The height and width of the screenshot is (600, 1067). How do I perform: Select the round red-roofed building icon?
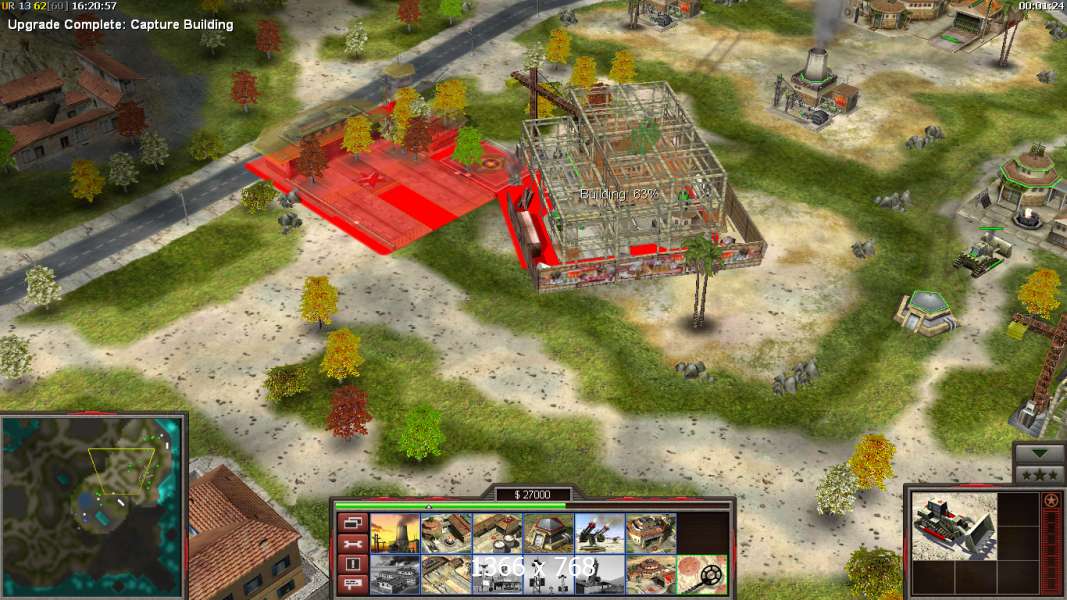650,574
